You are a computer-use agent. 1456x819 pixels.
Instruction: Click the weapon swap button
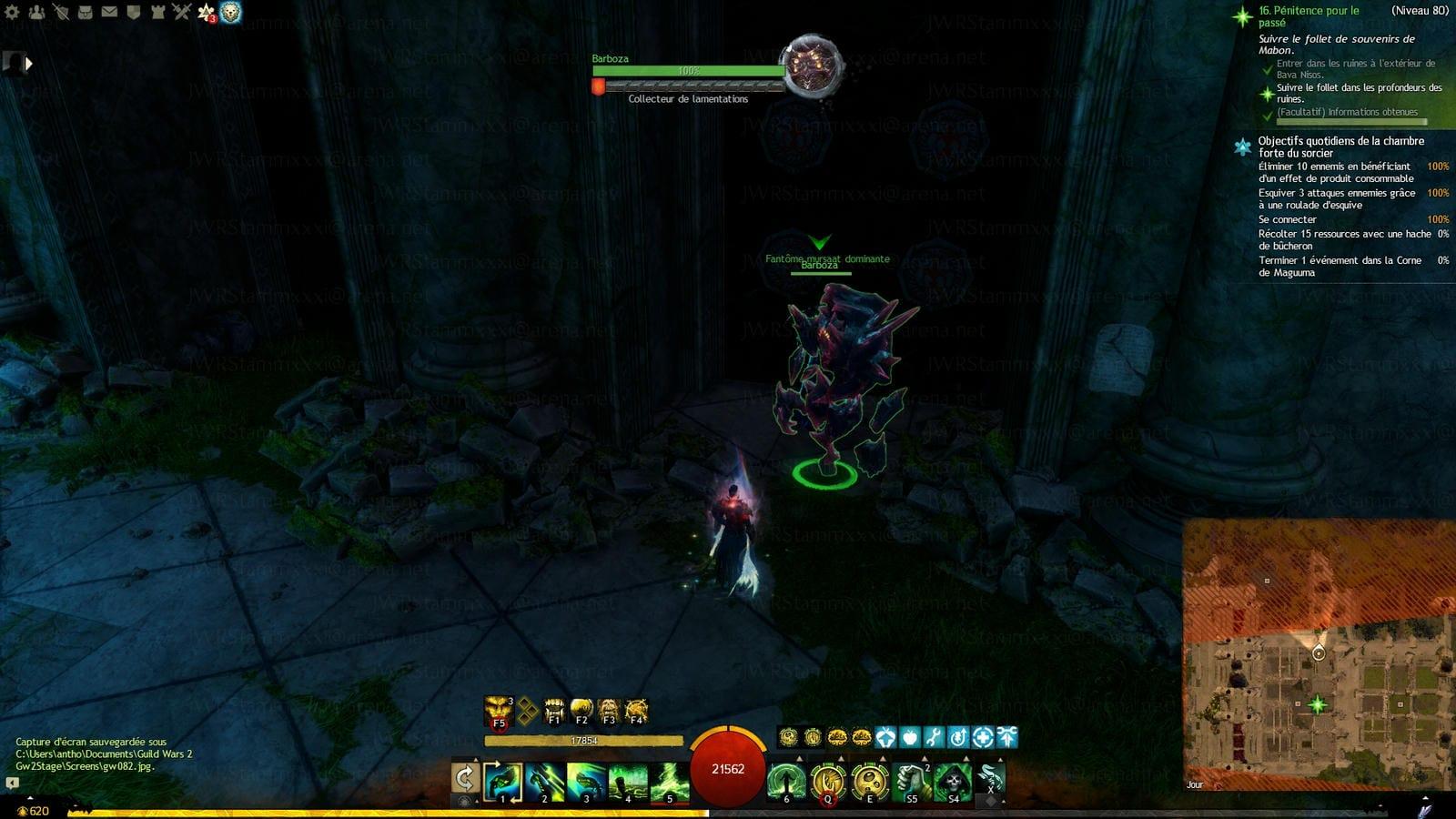click(x=465, y=778)
